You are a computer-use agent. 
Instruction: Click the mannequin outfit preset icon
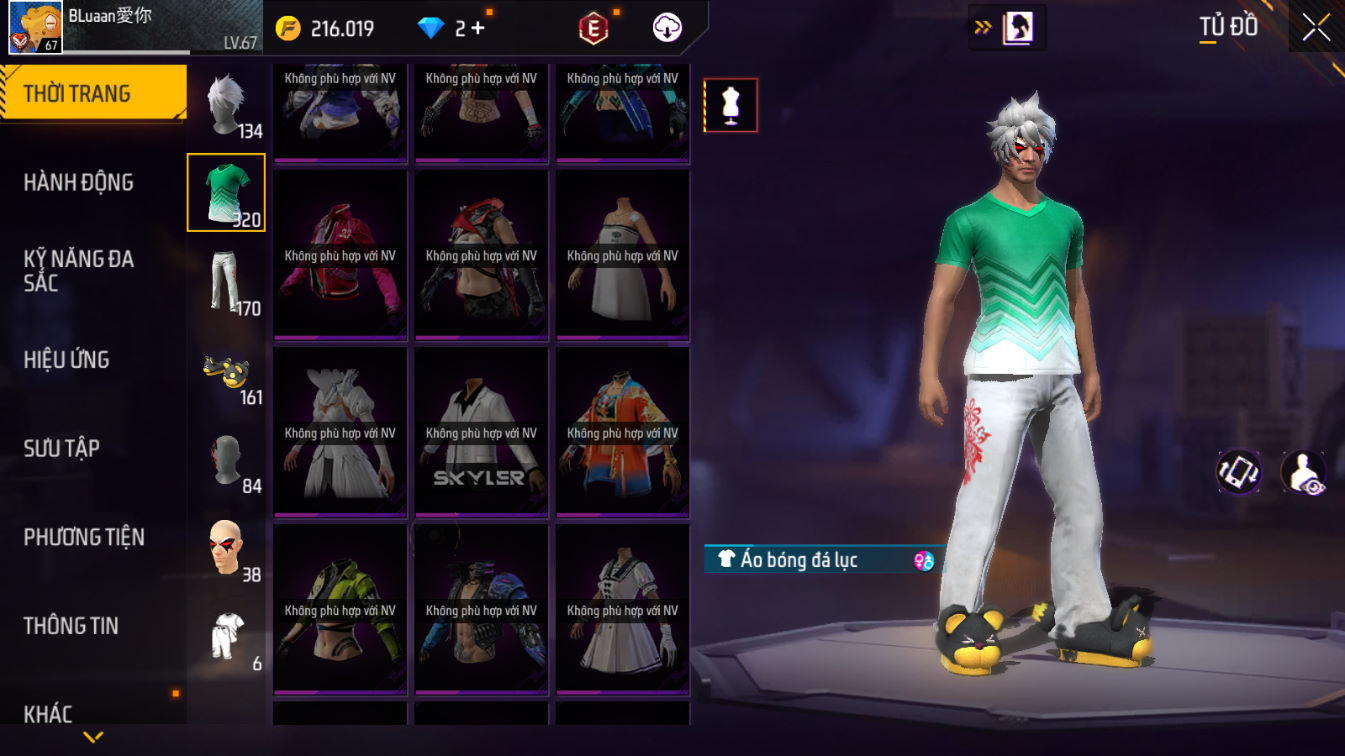(731, 105)
